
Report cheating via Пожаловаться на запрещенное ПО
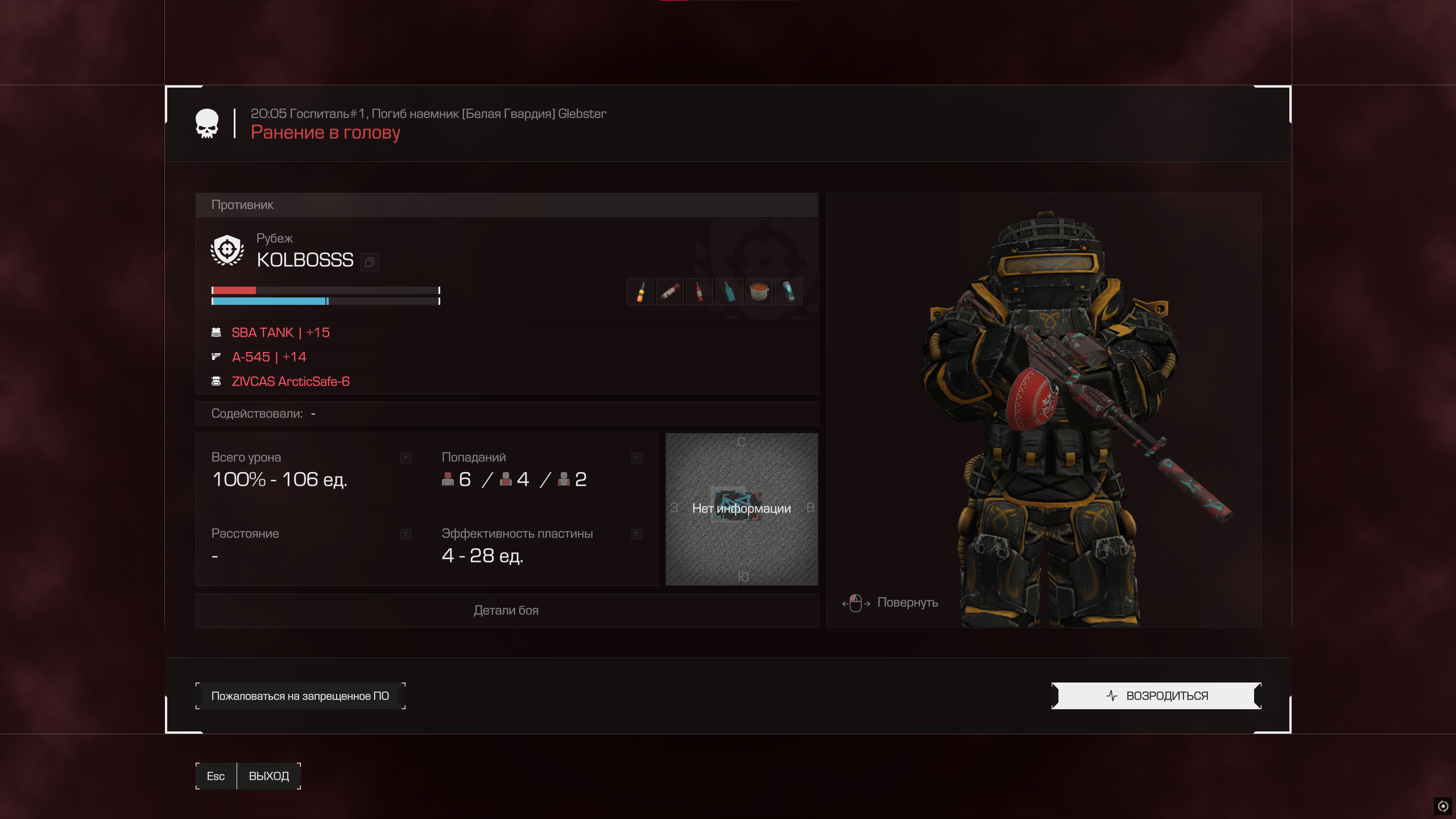[x=300, y=696]
